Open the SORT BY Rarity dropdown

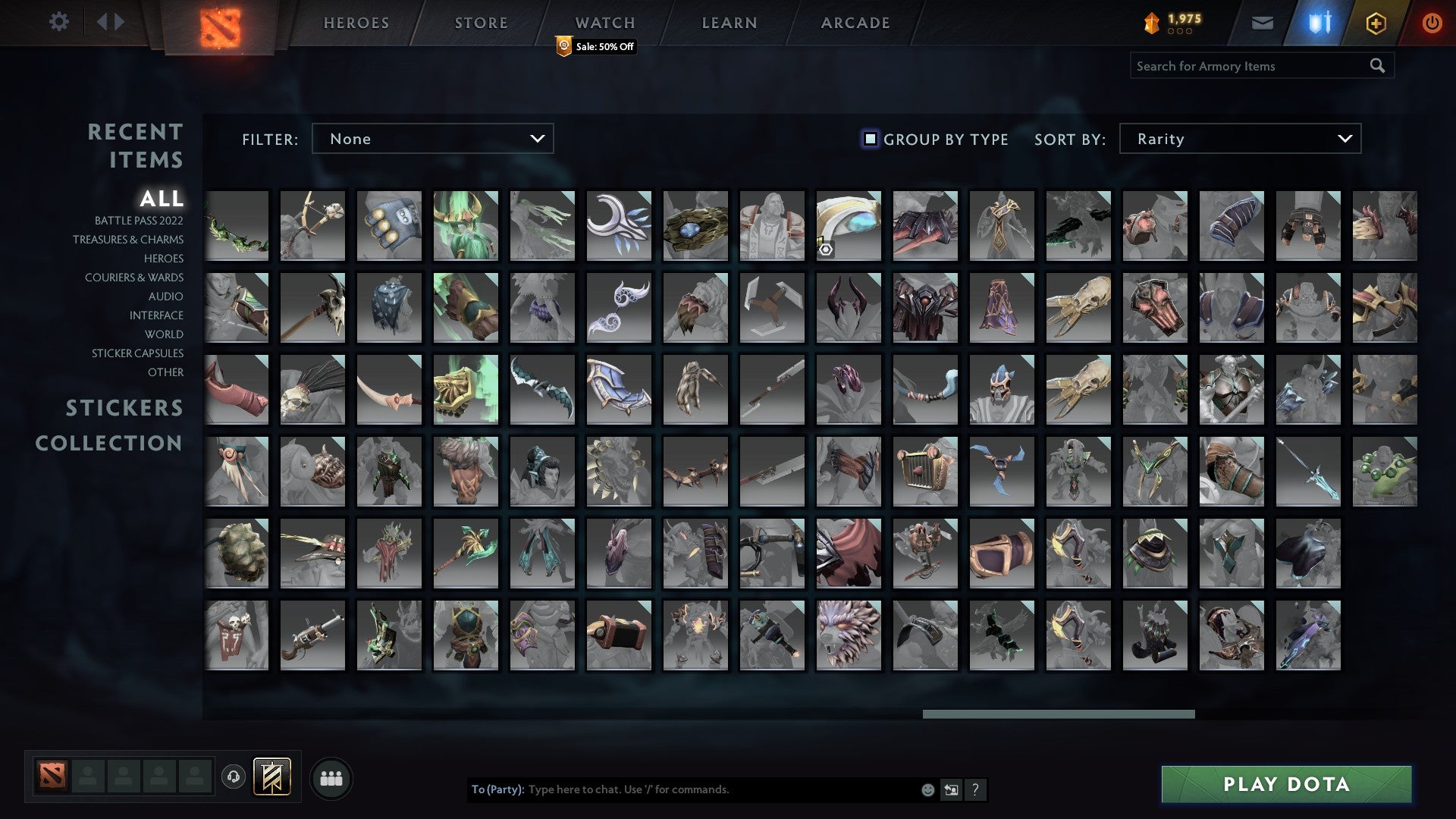click(1238, 139)
